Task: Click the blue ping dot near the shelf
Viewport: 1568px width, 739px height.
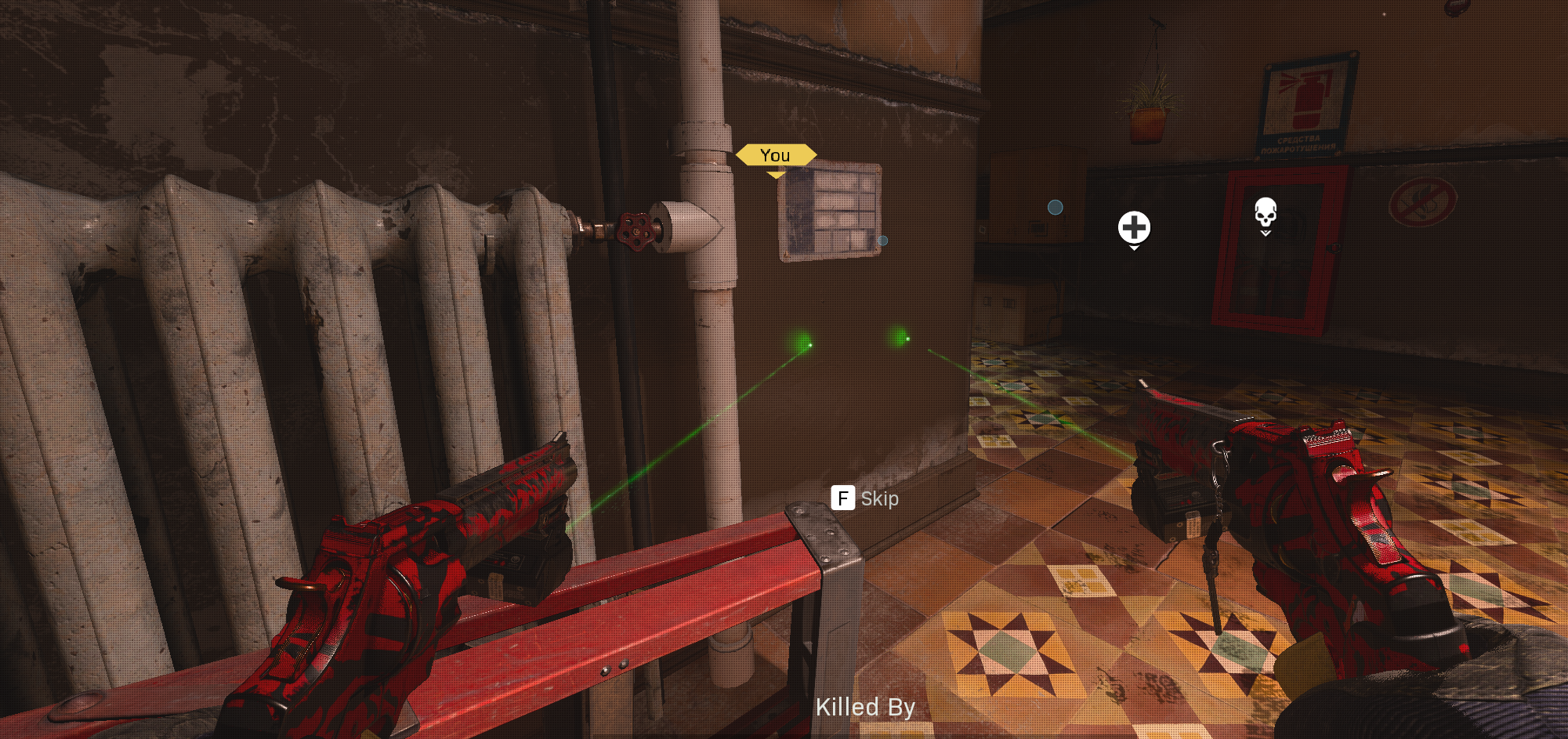Action: pyautogui.click(x=1054, y=208)
